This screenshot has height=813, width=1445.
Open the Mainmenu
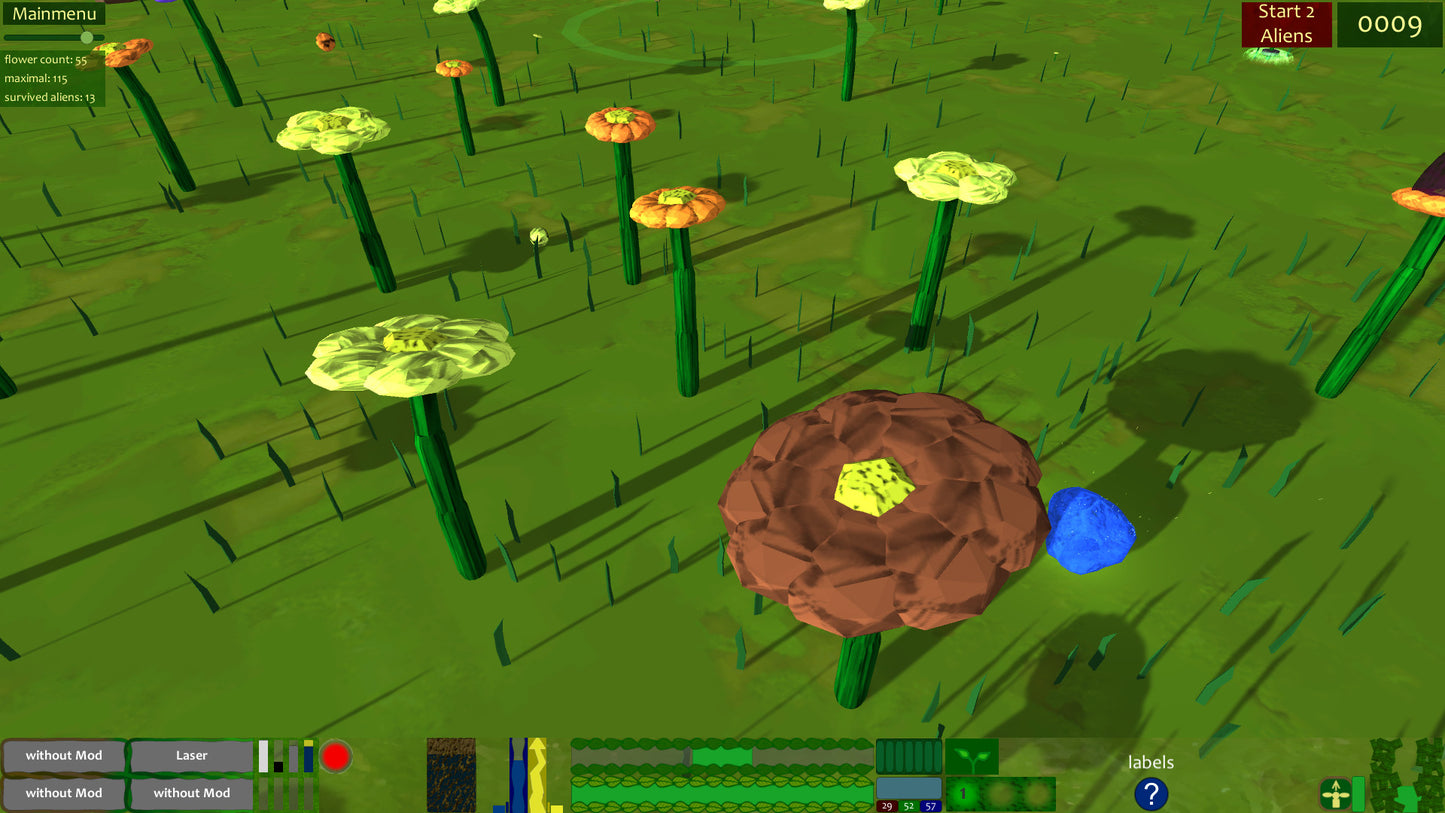pos(56,13)
